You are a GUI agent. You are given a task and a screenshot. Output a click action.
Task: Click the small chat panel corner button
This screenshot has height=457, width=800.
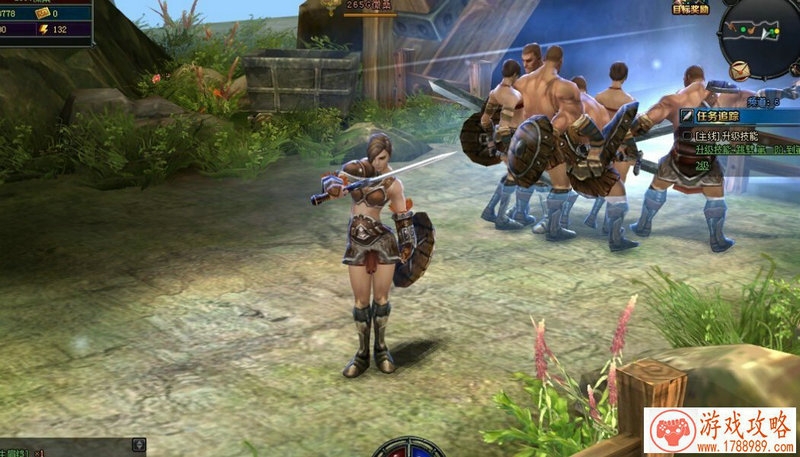(138, 445)
